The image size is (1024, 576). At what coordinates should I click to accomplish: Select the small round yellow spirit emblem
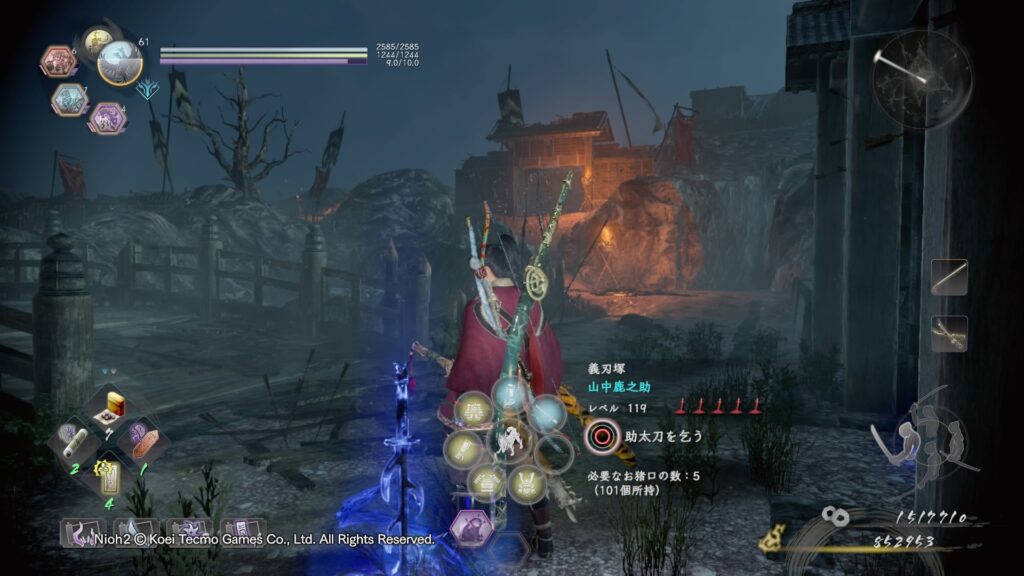(x=96, y=42)
